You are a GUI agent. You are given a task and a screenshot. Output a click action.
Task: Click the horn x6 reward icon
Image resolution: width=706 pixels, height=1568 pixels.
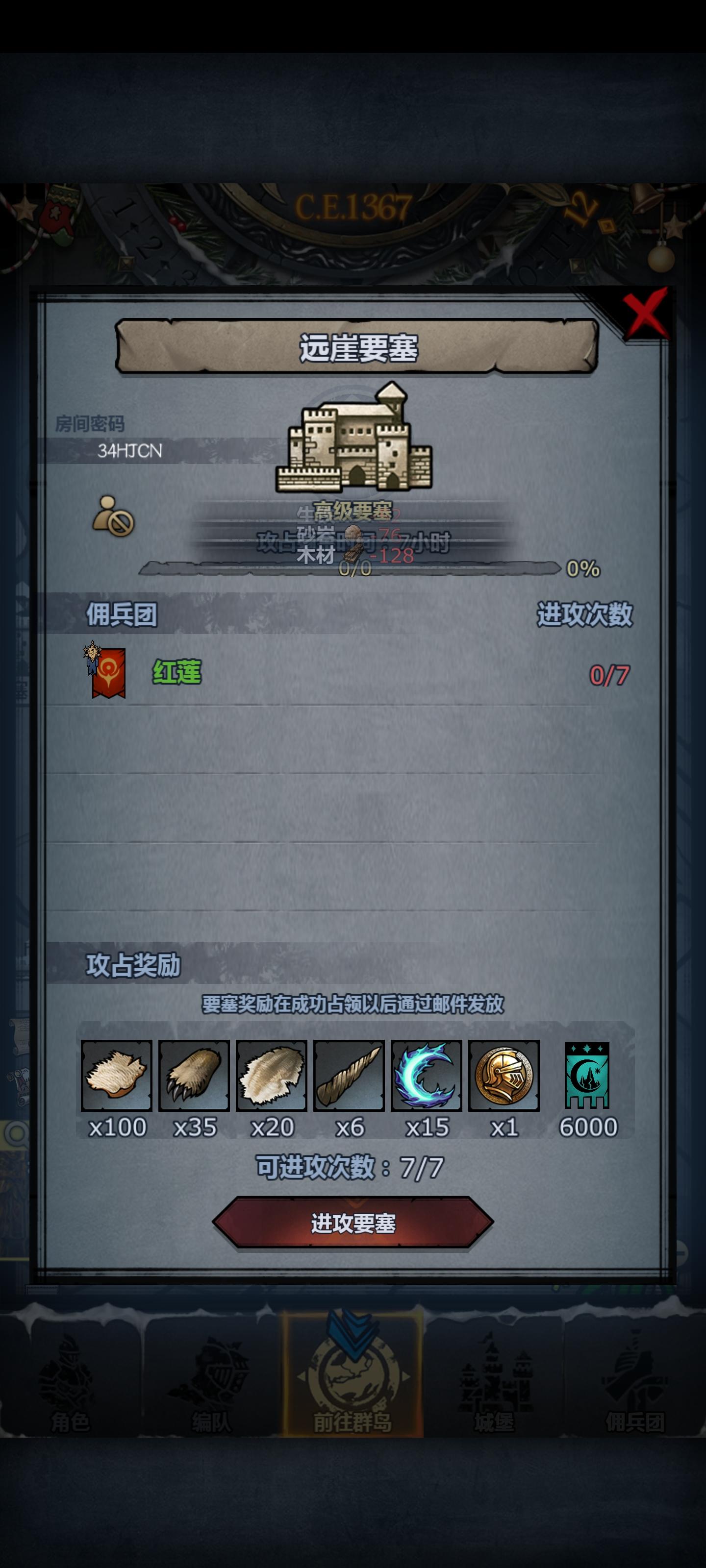350,1076
